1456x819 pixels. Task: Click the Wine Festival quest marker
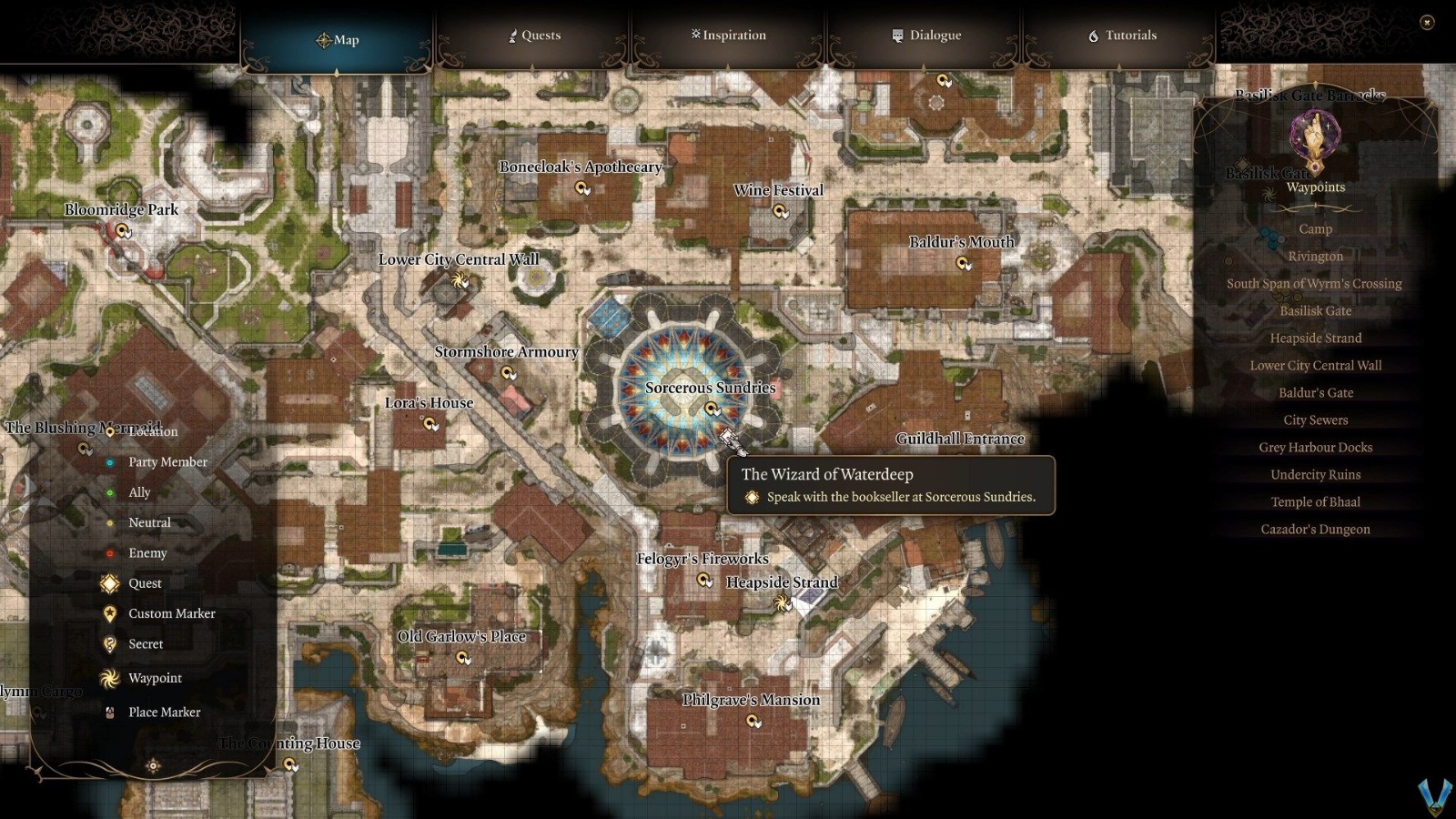coord(780,211)
